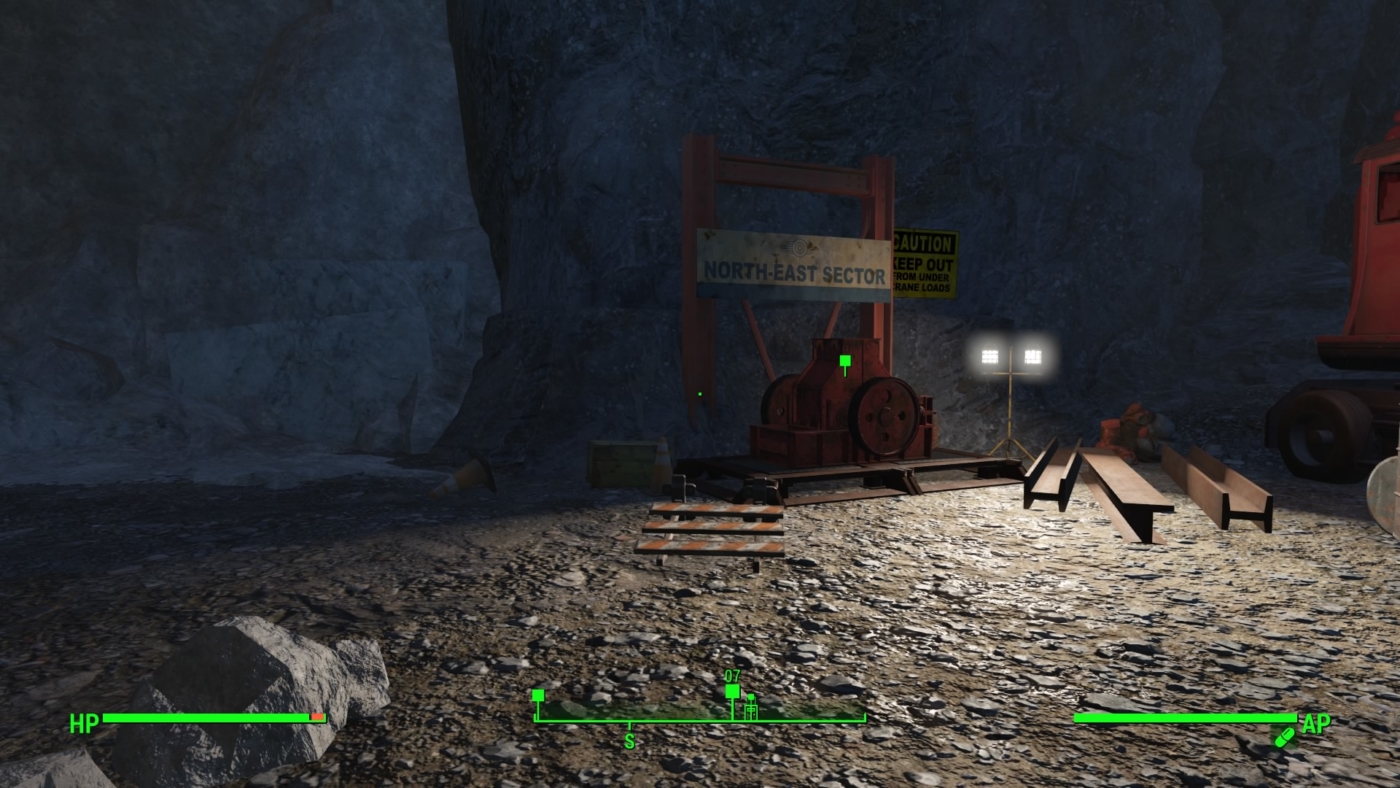The width and height of the screenshot is (1400, 788).
Task: Click the left end tick of the compass strip
Action: (x=538, y=717)
